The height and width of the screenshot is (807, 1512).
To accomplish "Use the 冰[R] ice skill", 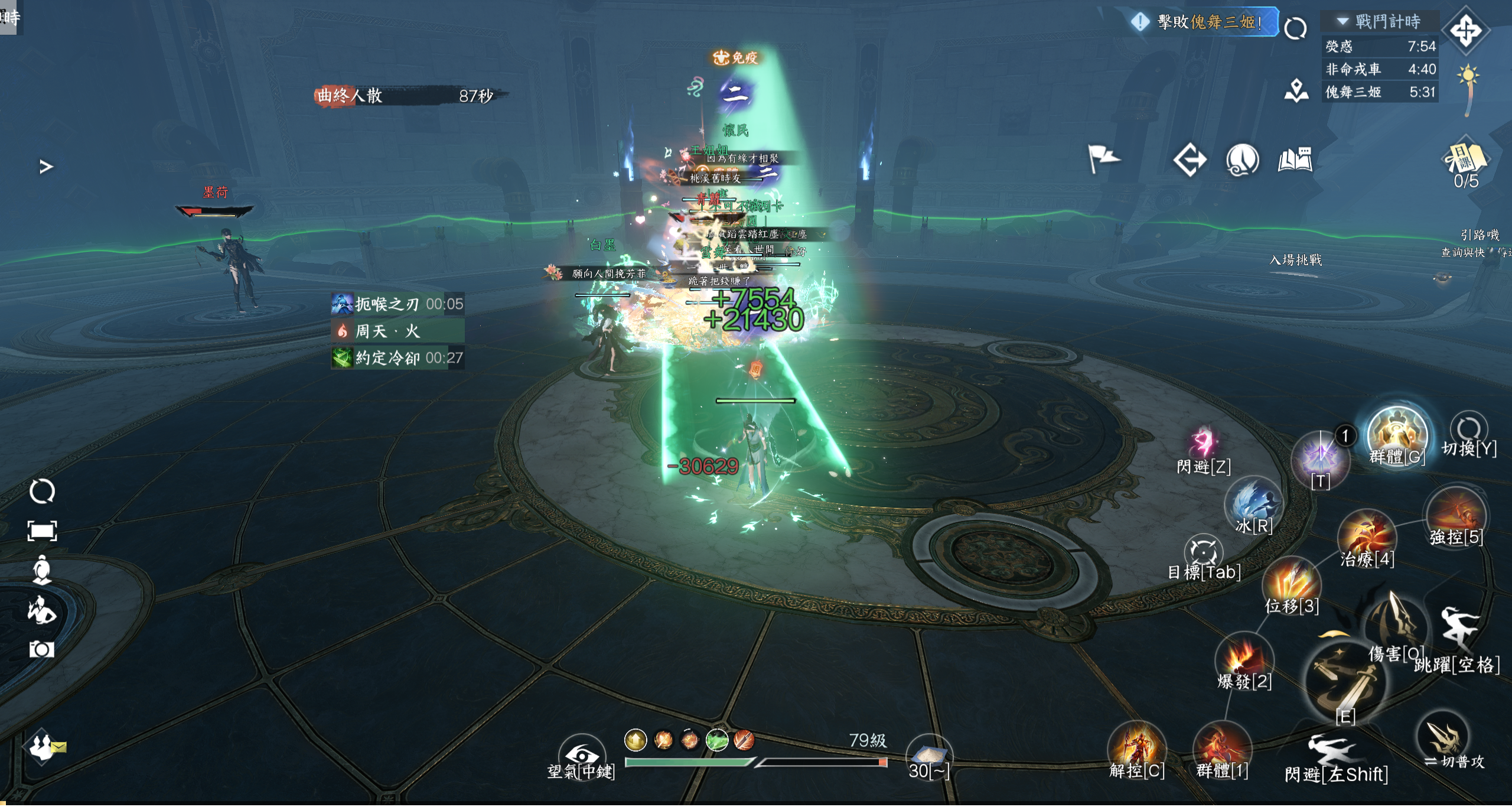I will pyautogui.click(x=1253, y=502).
